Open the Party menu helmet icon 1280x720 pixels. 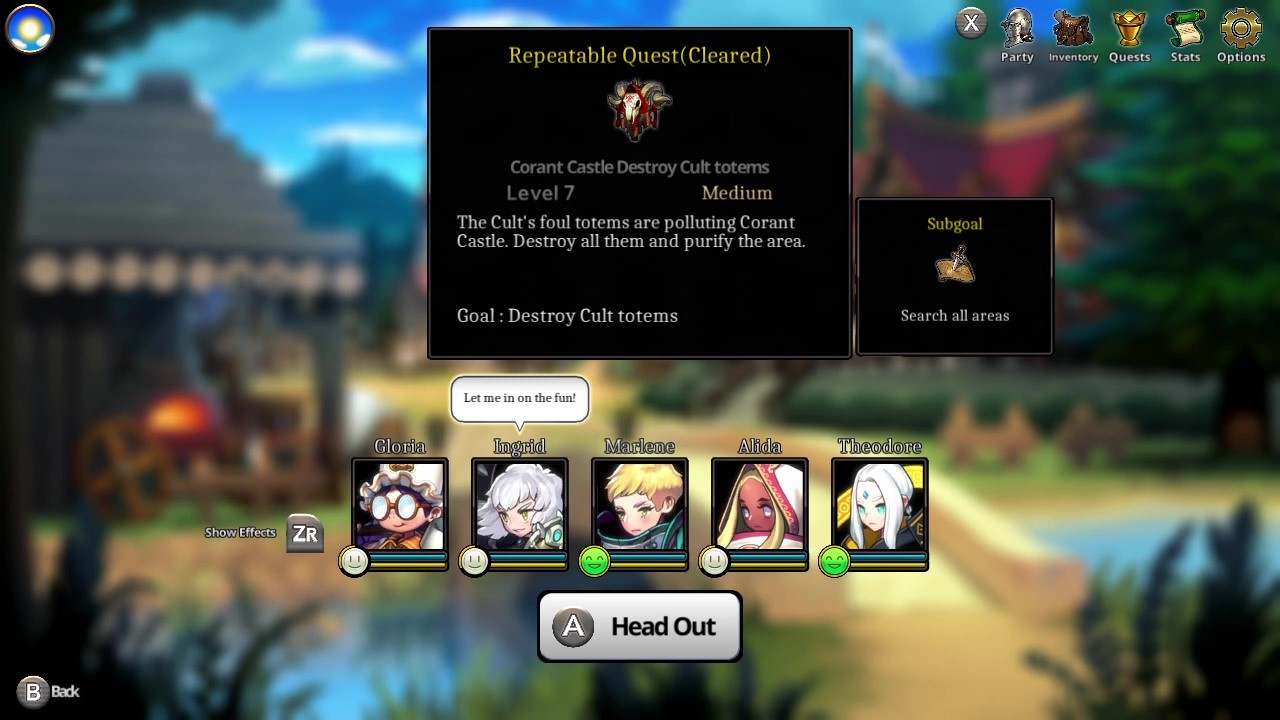[1017, 30]
